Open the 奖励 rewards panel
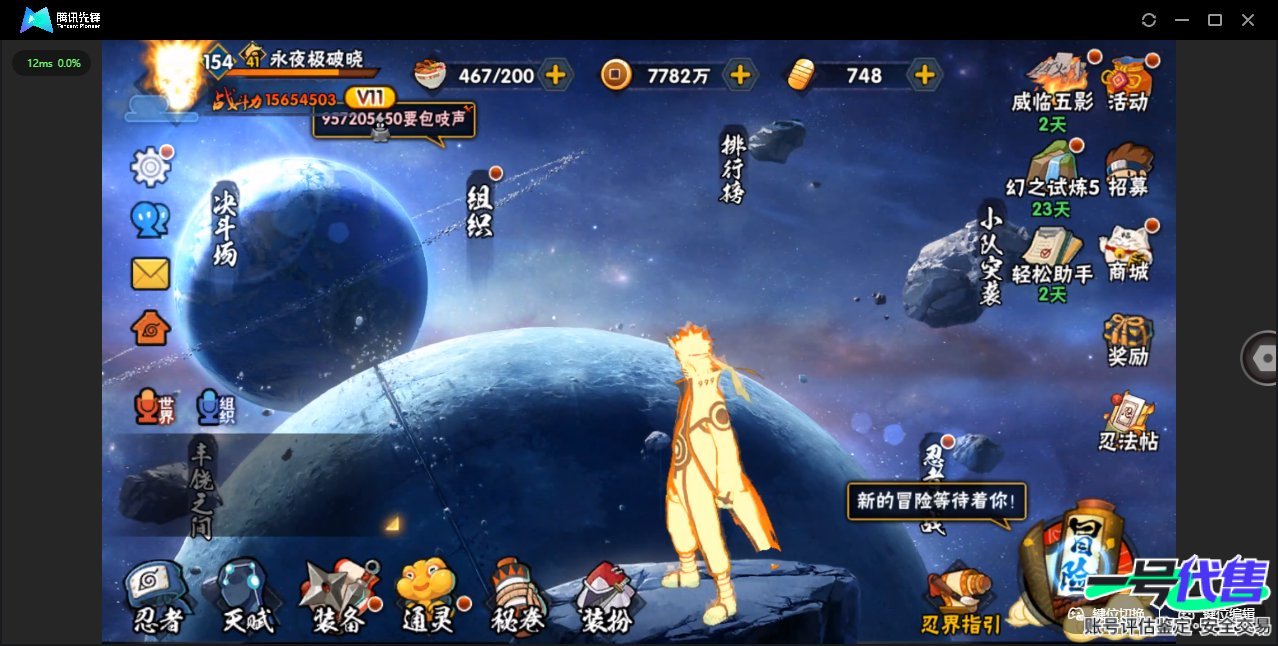Image resolution: width=1278 pixels, height=646 pixels. pos(1128,340)
